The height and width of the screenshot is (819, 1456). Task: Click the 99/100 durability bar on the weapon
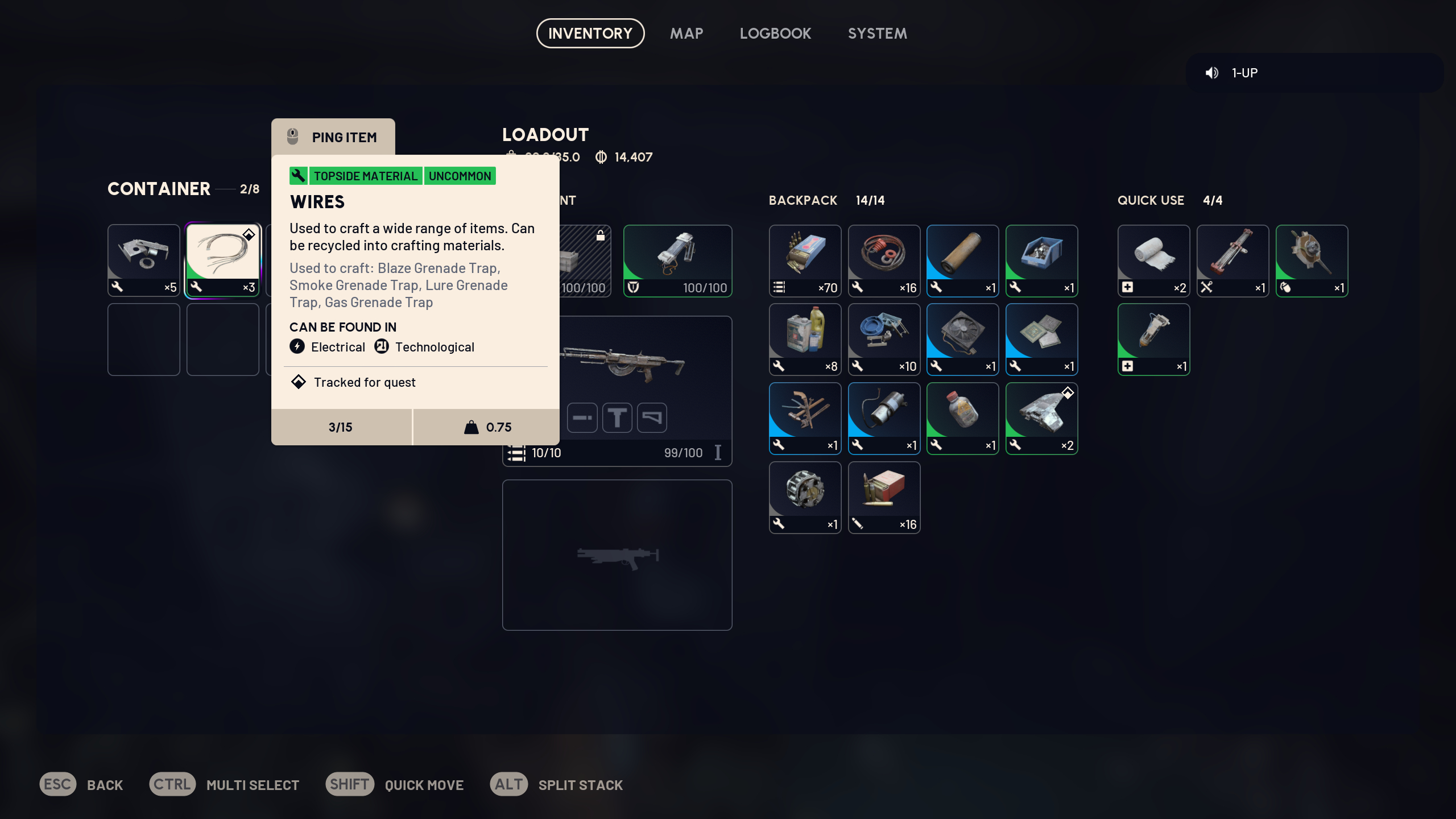point(682,453)
